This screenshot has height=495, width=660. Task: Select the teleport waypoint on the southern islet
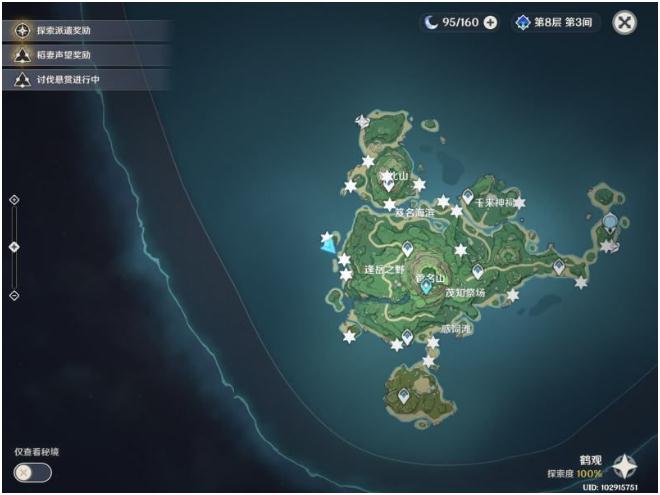pyautogui.click(x=404, y=397)
